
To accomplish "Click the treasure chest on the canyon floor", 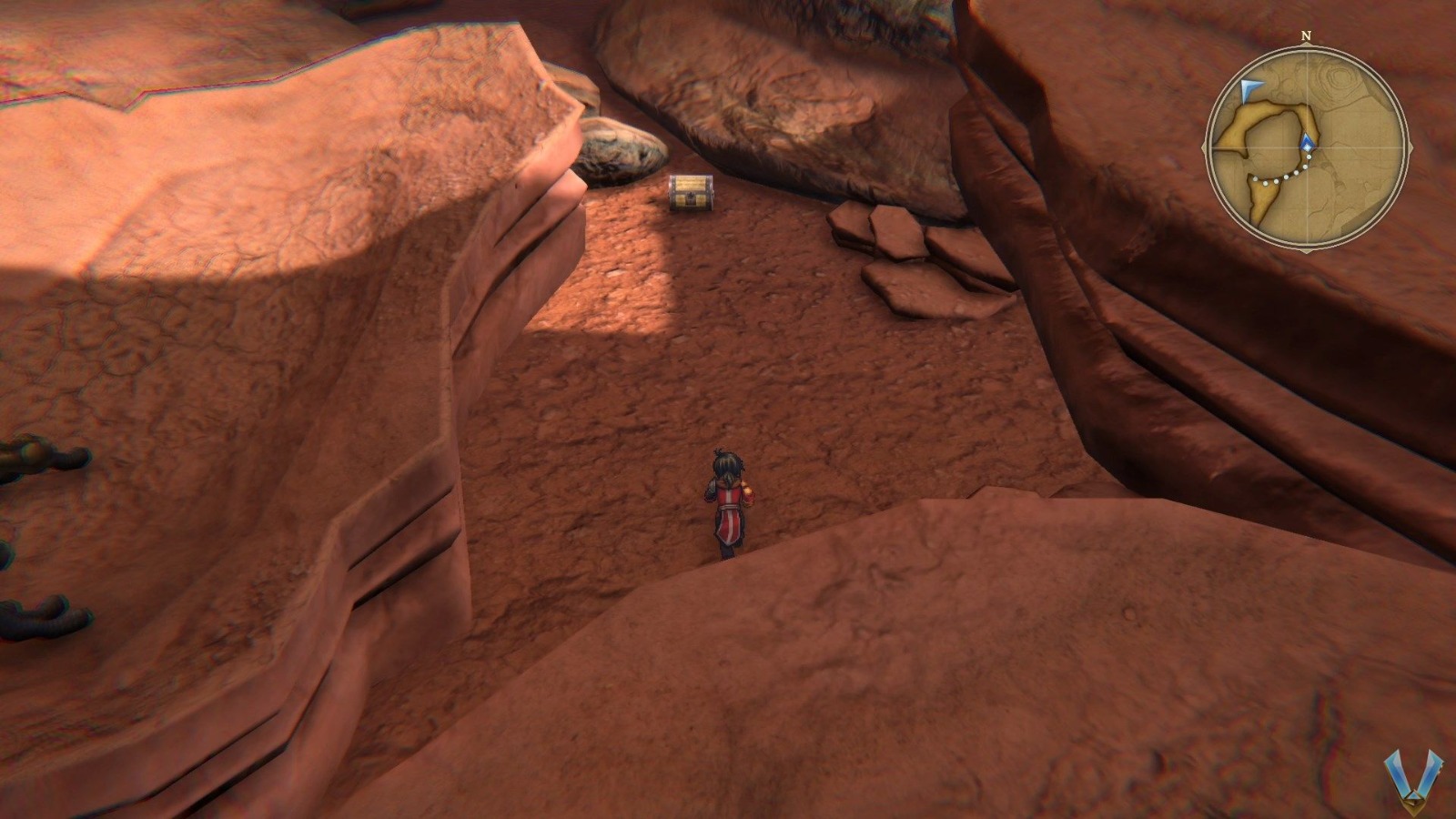I will pyautogui.click(x=690, y=193).
